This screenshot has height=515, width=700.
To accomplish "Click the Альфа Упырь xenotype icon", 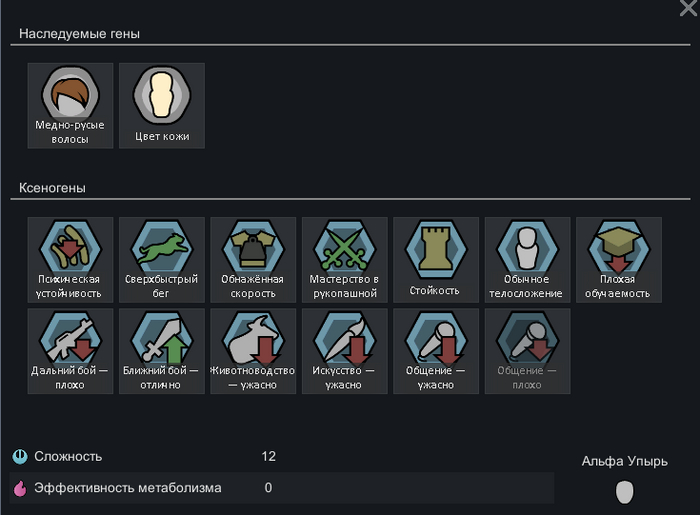I will coord(625,491).
